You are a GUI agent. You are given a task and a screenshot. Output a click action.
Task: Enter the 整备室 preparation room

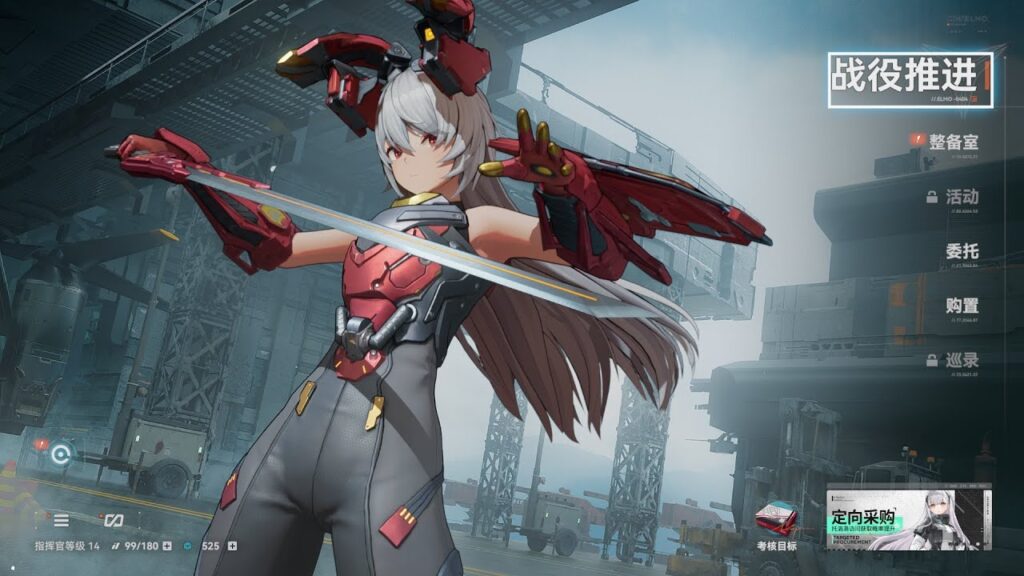(951, 142)
